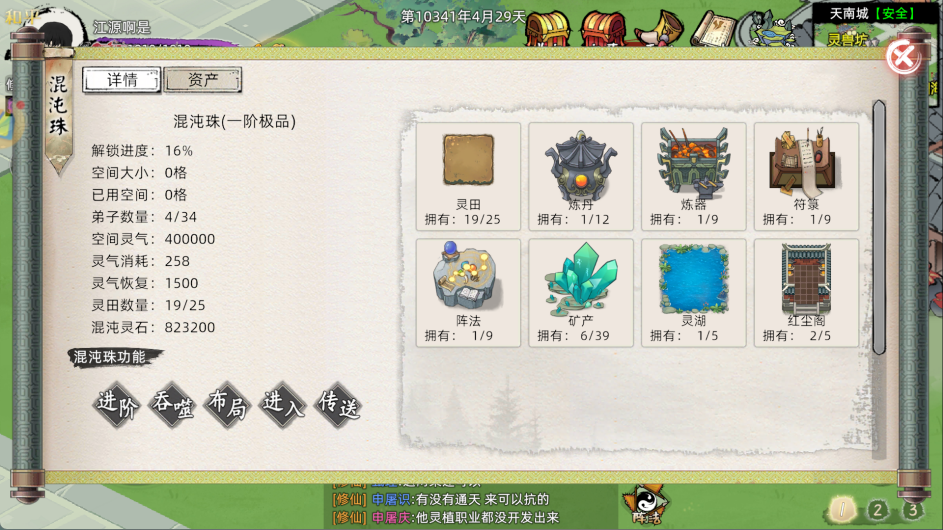Open the 红尘阁 building tile

click(806, 291)
